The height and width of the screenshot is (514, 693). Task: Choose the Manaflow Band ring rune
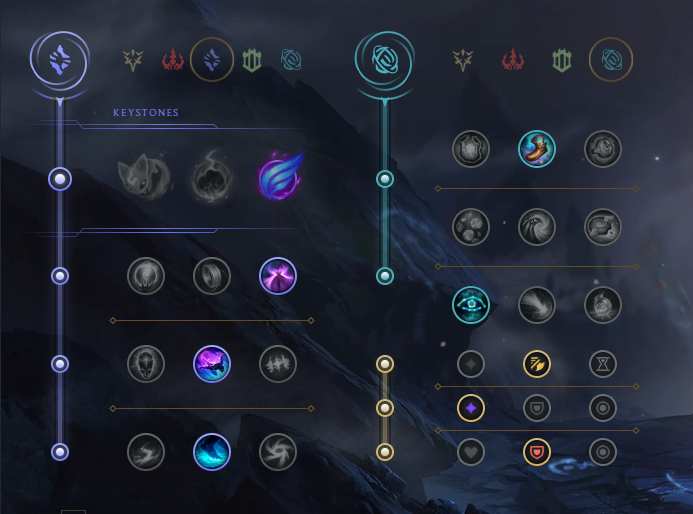(212, 276)
